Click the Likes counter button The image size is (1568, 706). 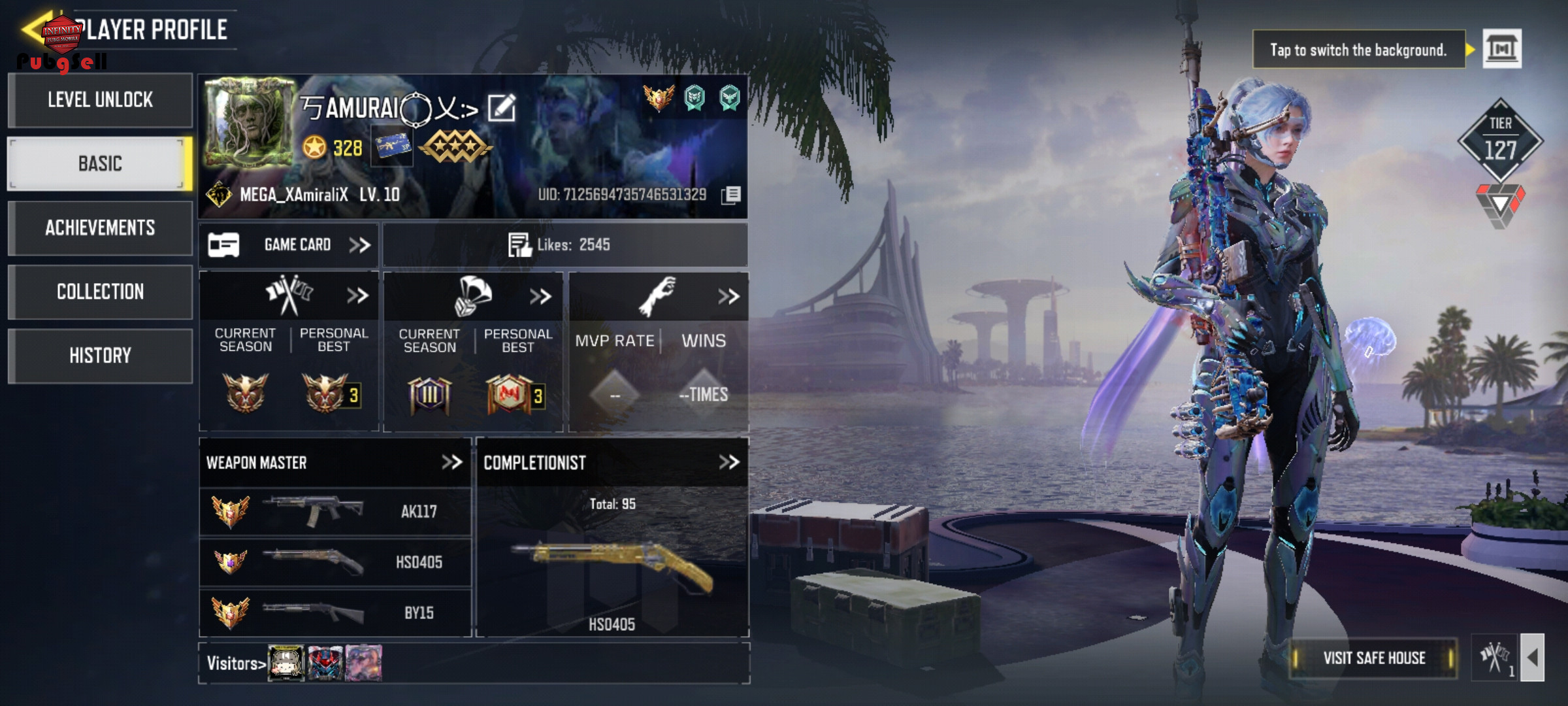(559, 245)
